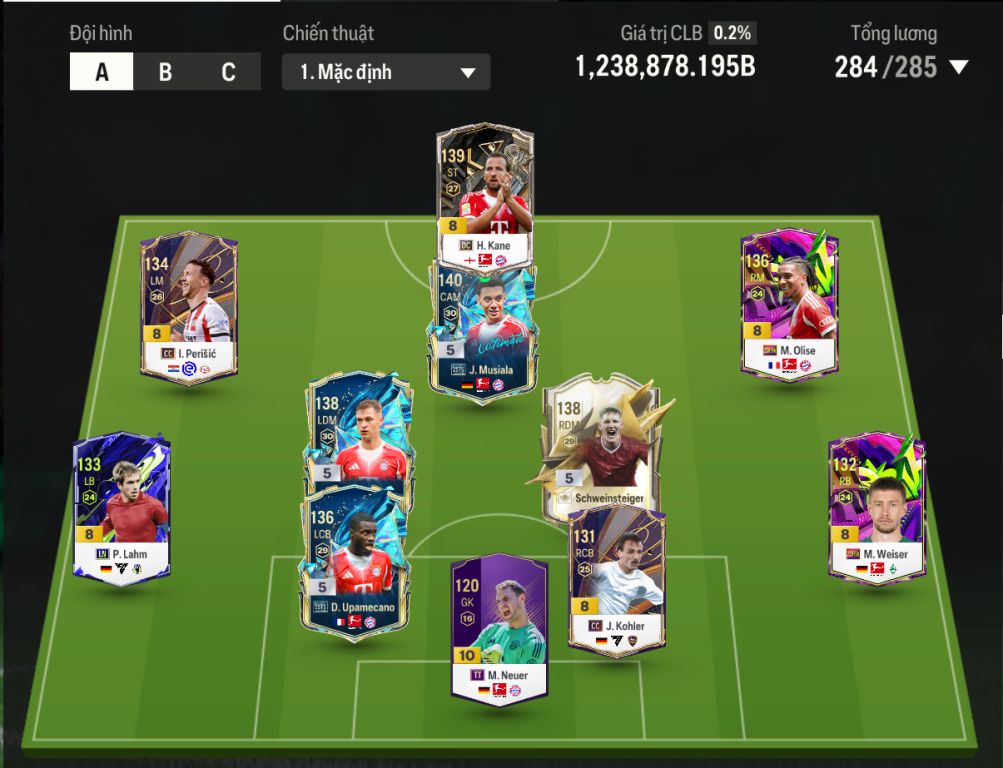
Task: Pick the Kimmich LDM card
Action: coord(358,428)
